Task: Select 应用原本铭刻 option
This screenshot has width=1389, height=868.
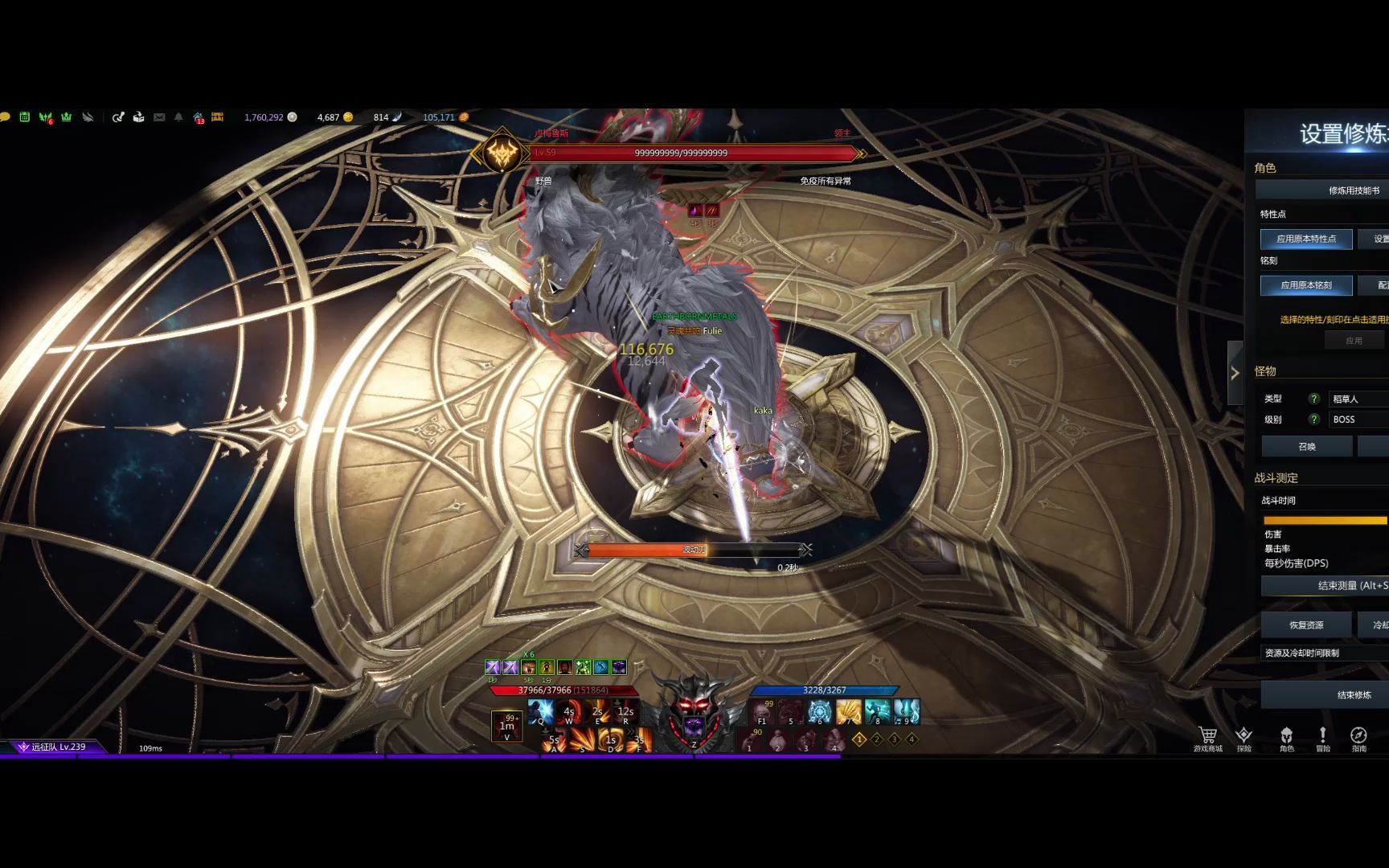Action: click(x=1306, y=285)
